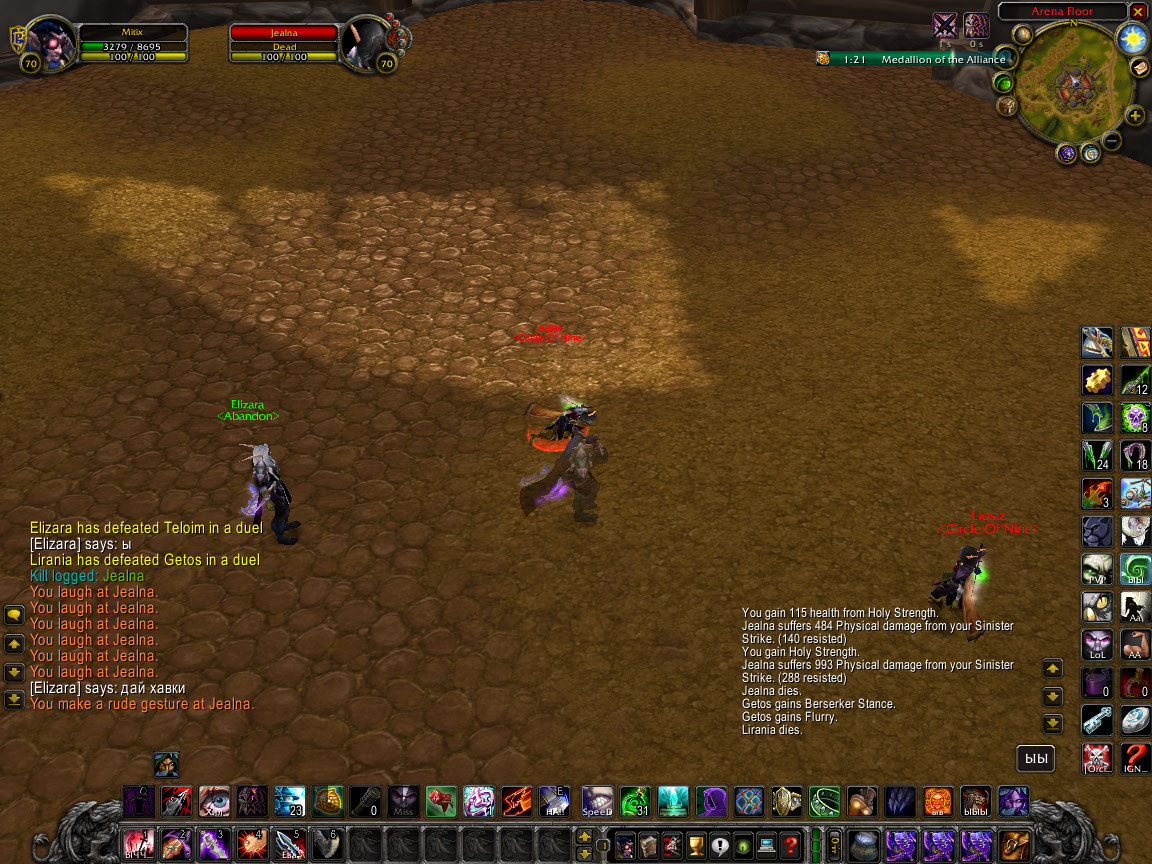Image resolution: width=1152 pixels, height=864 pixels.
Task: Open the mail envelope icon by minimap
Action: coord(1139,67)
